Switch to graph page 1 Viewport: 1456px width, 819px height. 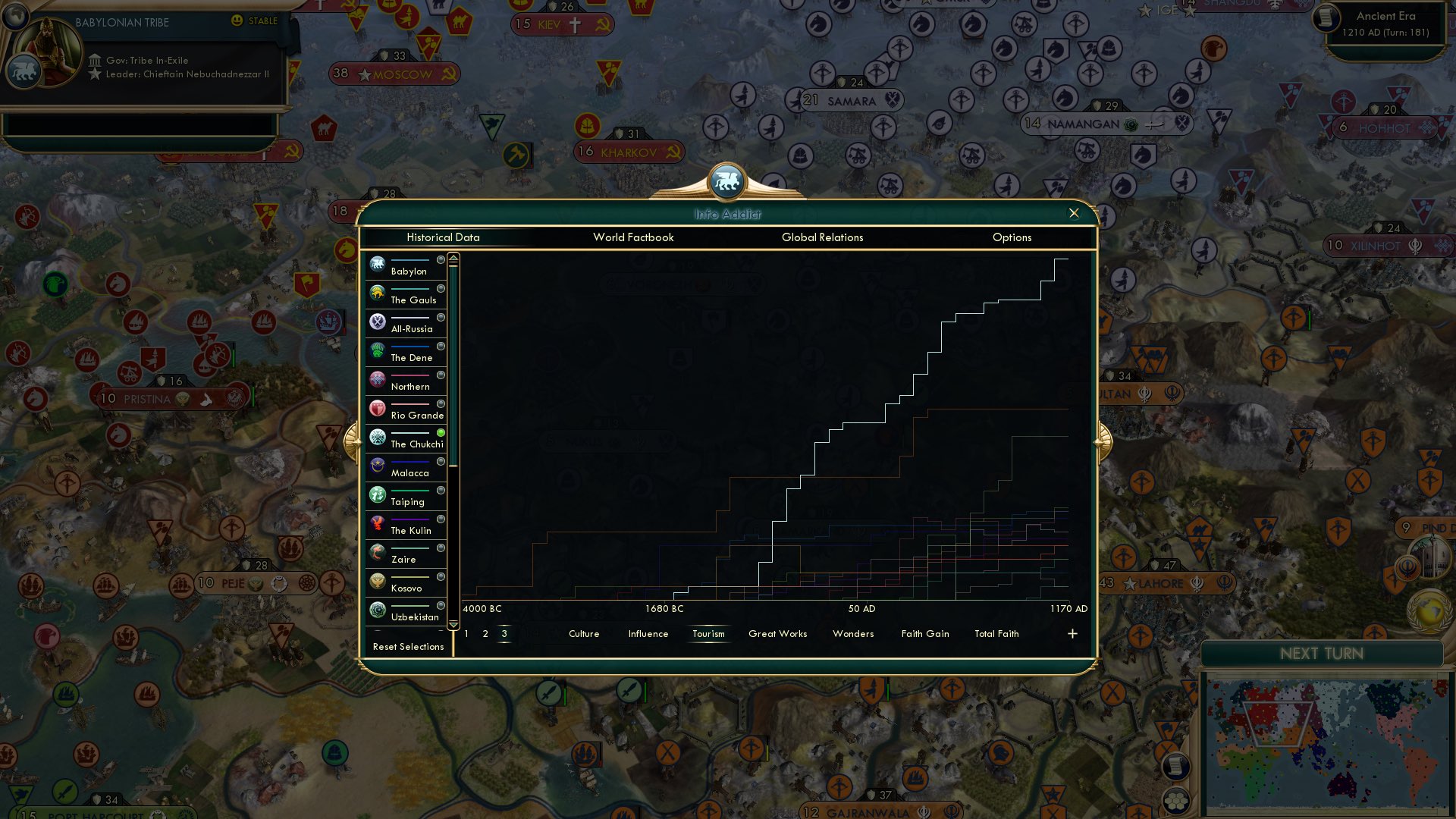465,634
